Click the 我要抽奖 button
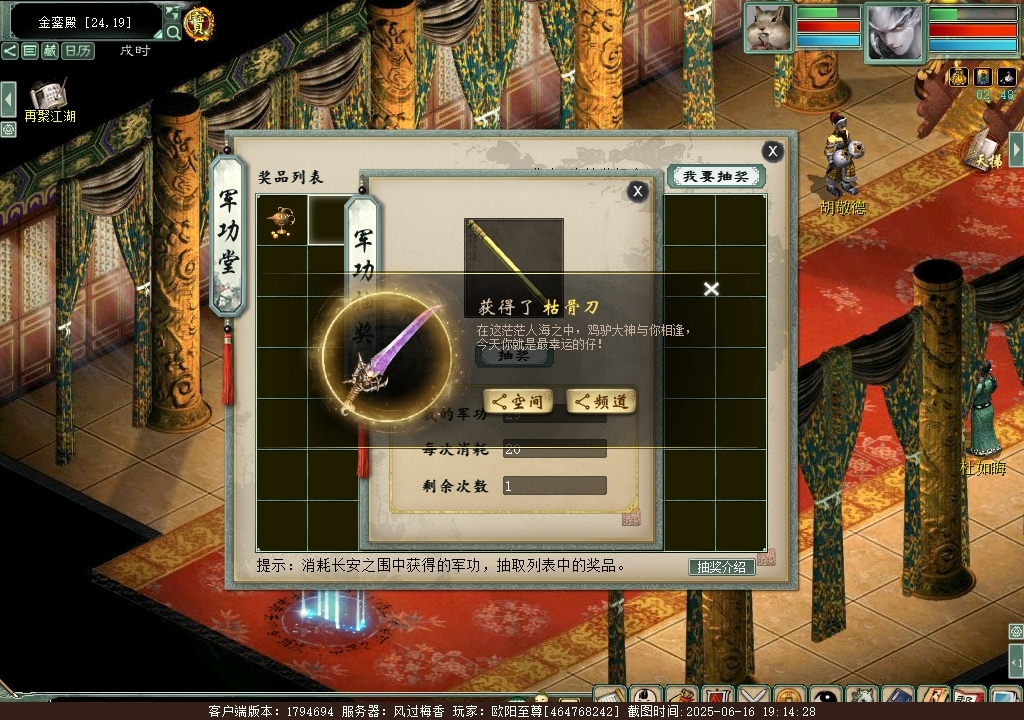 tap(715, 177)
